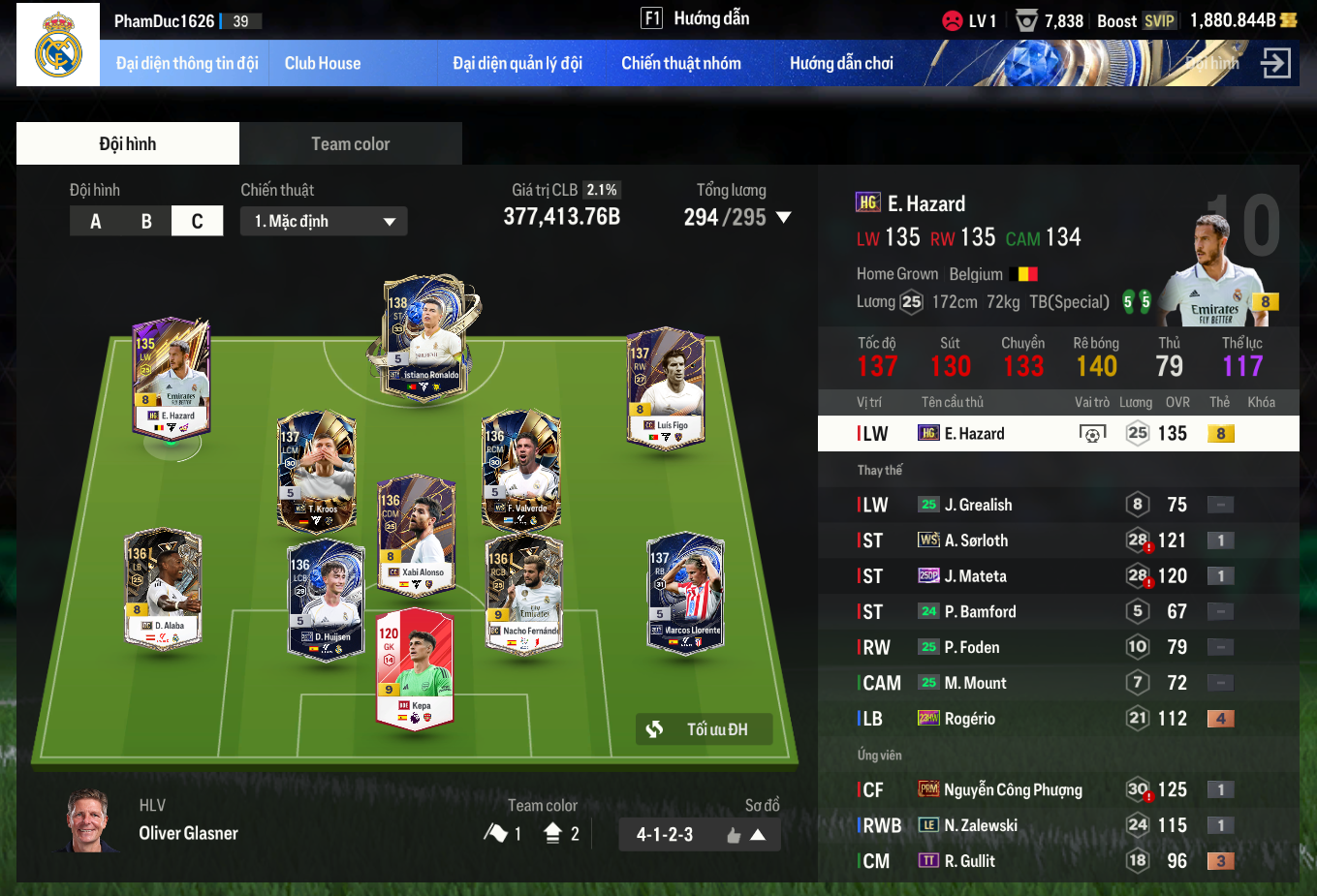1317x896 pixels.
Task: Open Đại diện thông tin đội menu
Action: point(187,64)
